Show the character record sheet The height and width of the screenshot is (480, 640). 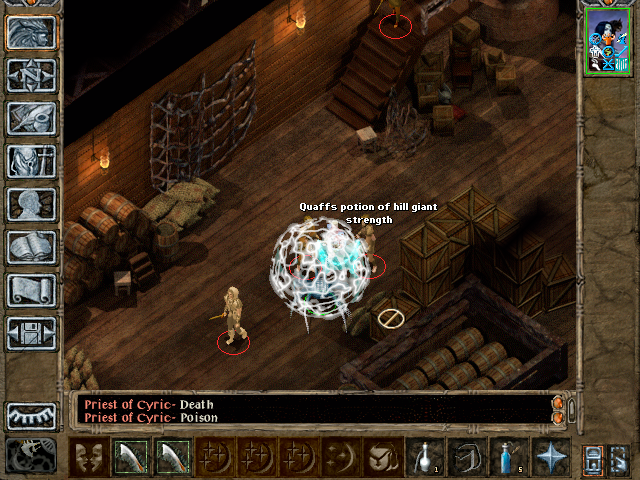[x=31, y=204]
